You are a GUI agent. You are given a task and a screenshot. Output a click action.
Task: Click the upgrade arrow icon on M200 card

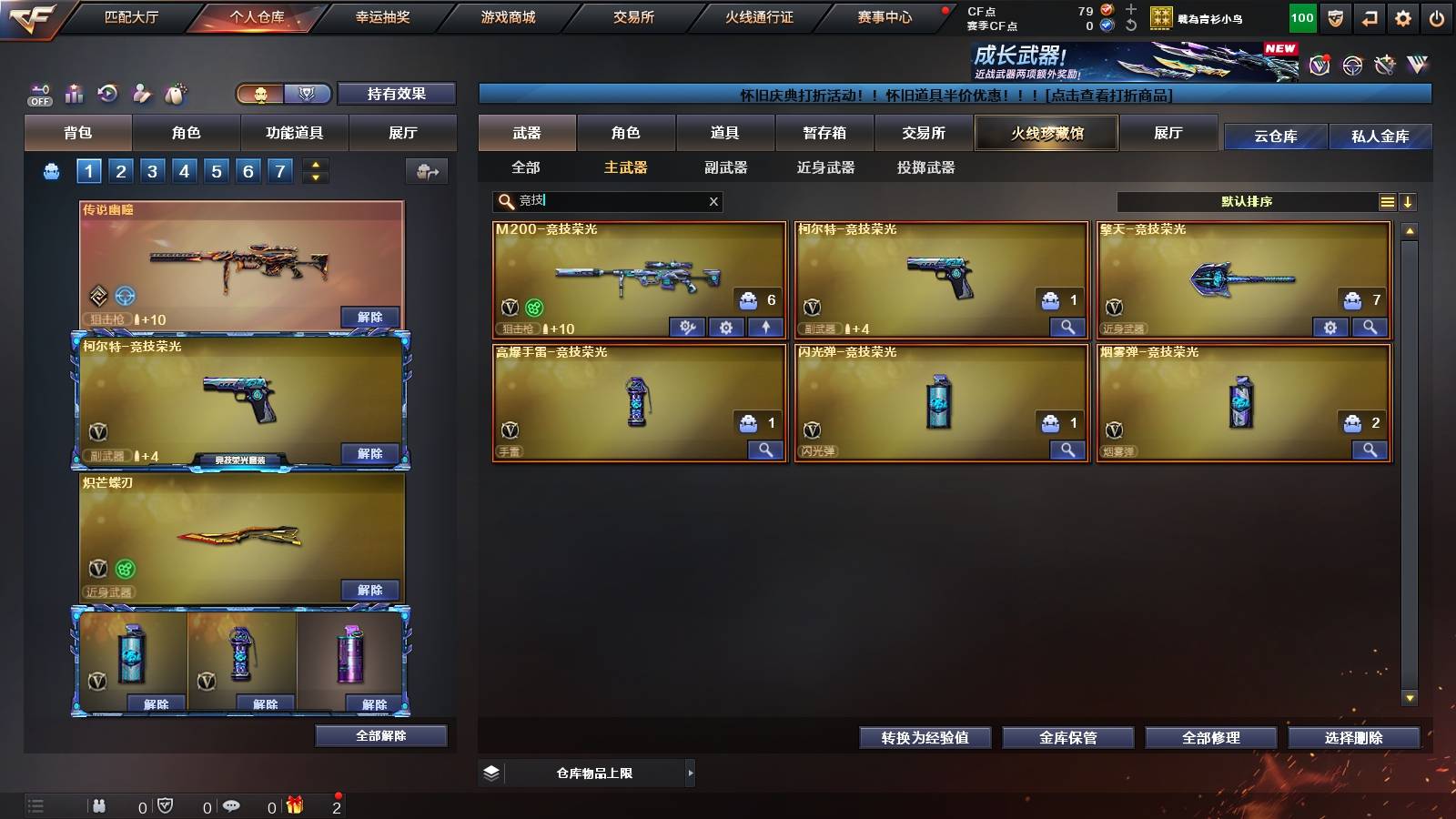(x=765, y=328)
